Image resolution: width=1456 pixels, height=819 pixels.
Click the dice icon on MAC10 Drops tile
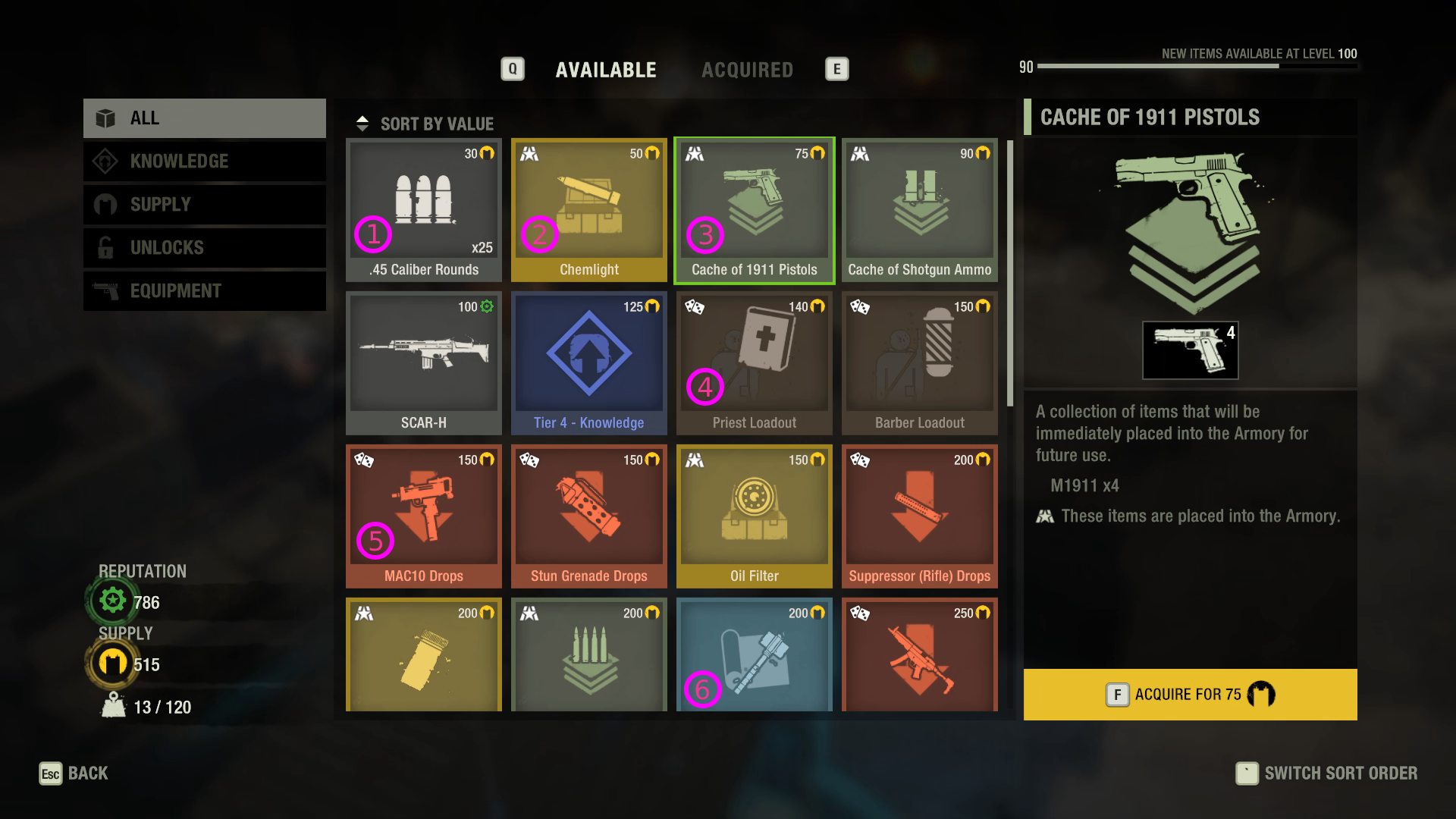(x=362, y=459)
